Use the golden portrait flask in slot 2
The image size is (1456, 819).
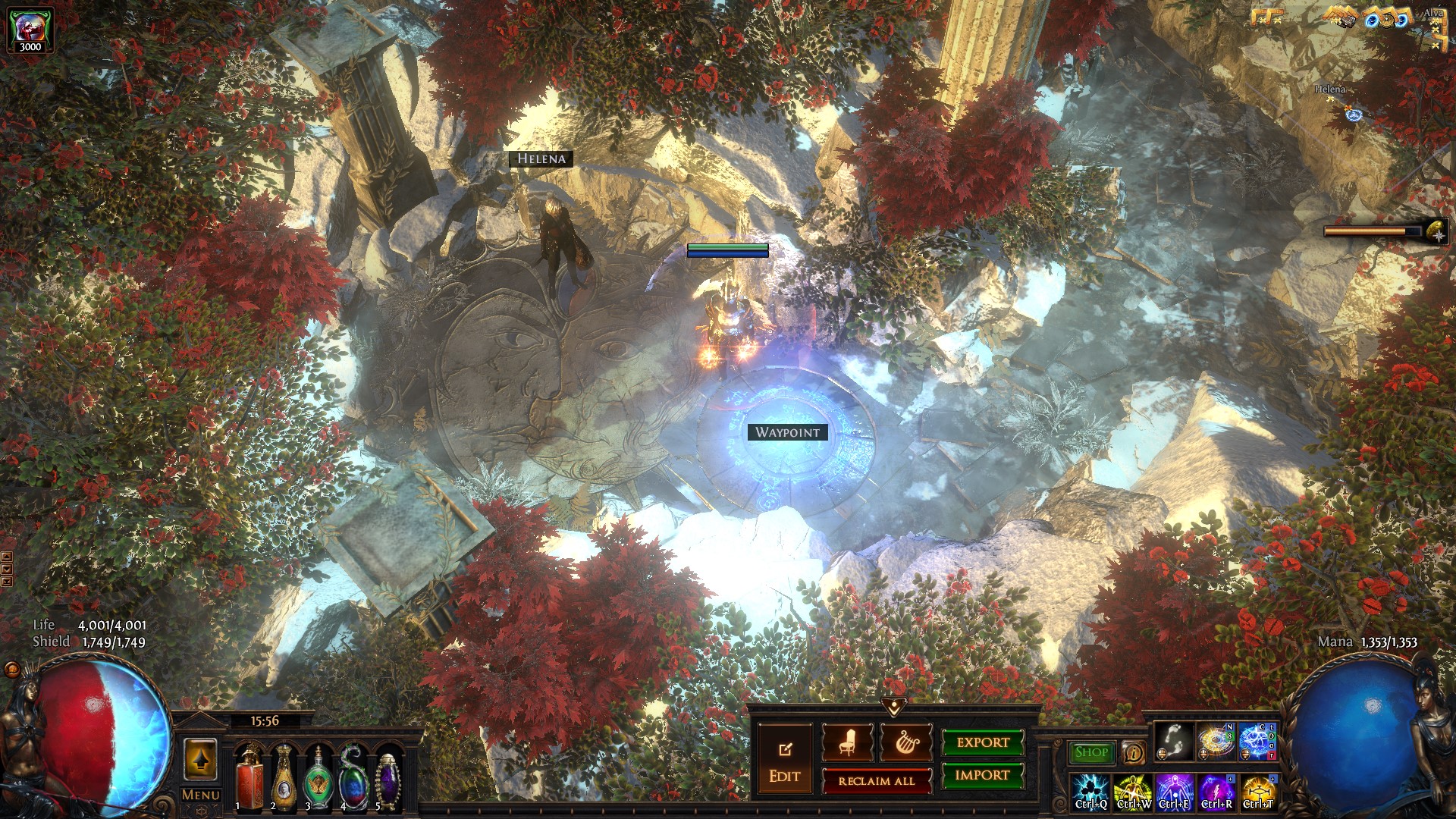point(284,777)
